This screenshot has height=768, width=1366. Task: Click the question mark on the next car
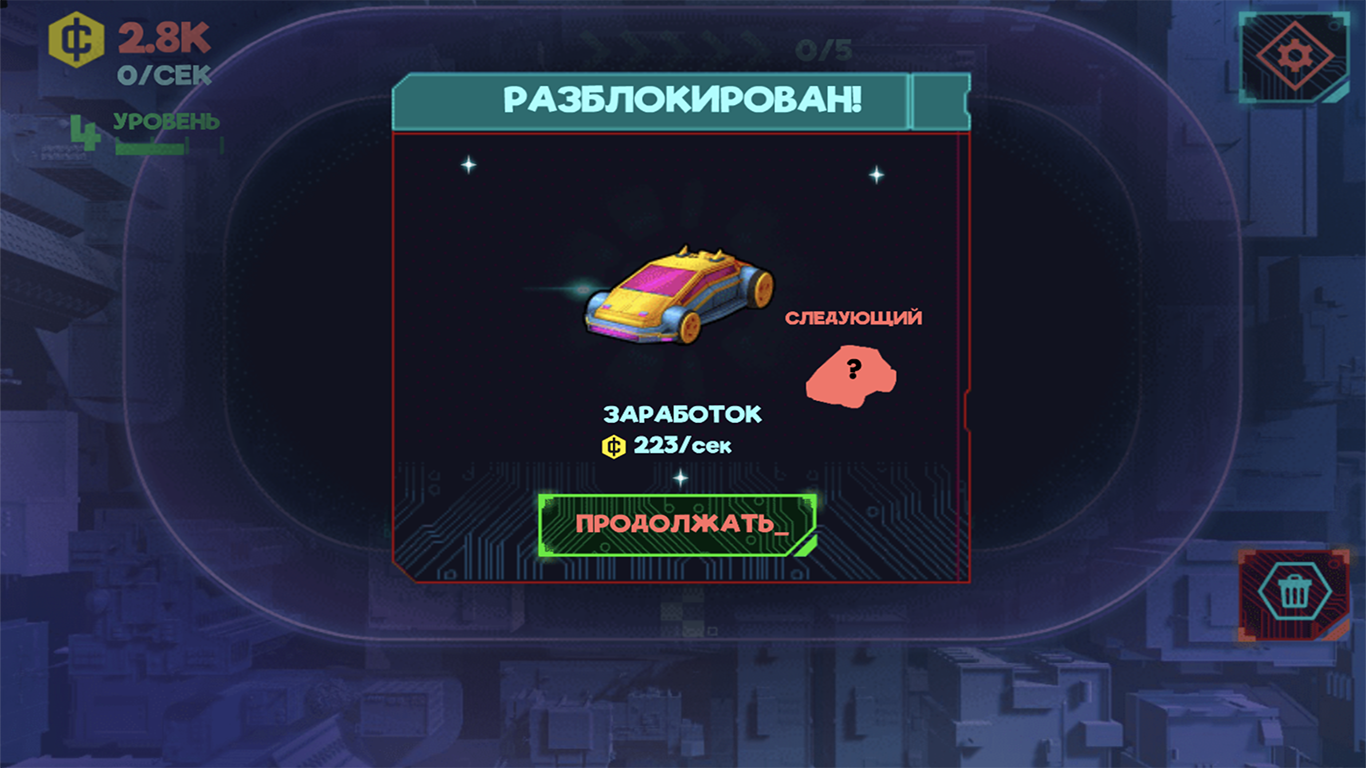[x=853, y=369]
